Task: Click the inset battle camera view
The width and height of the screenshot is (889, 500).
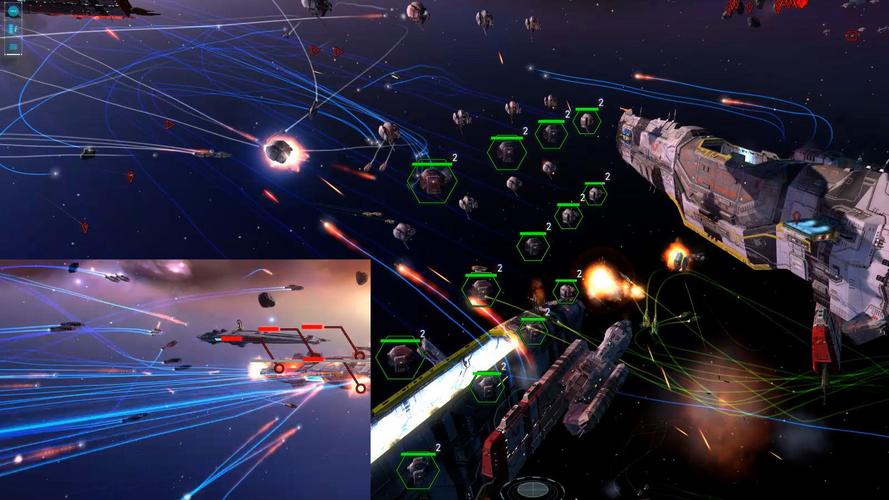Action: pyautogui.click(x=185, y=378)
